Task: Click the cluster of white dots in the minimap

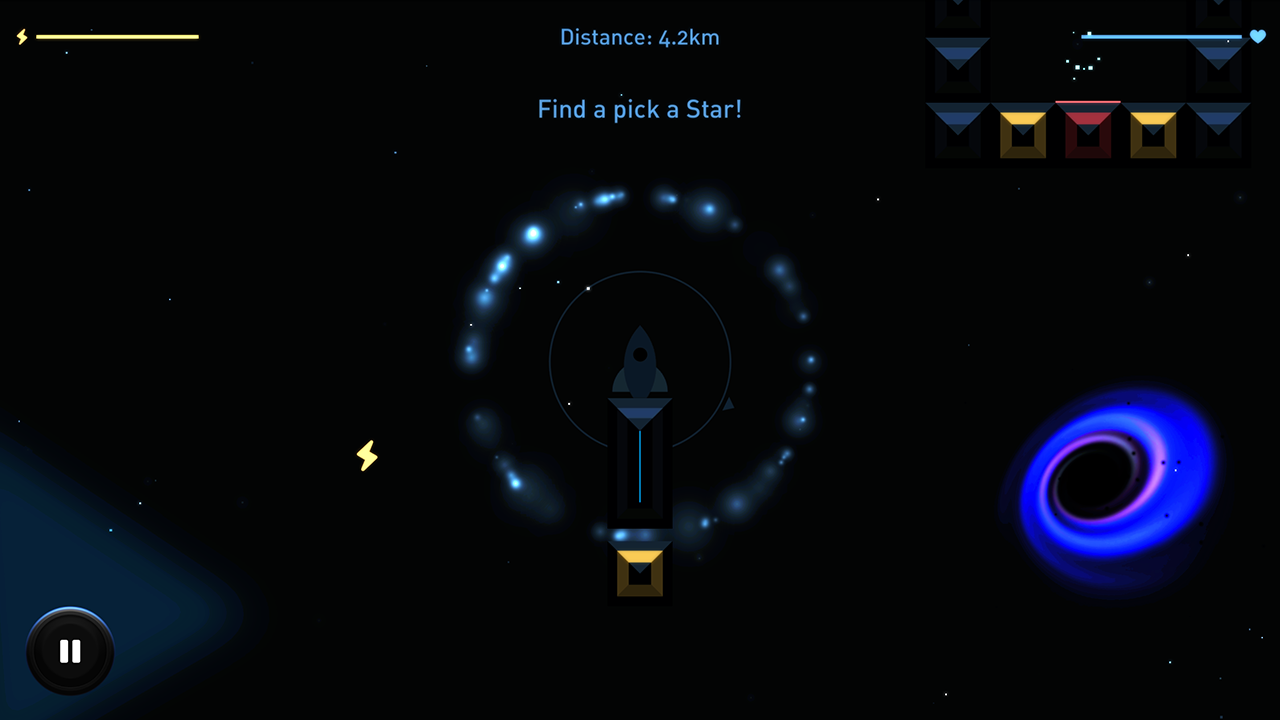Action: tap(1082, 67)
